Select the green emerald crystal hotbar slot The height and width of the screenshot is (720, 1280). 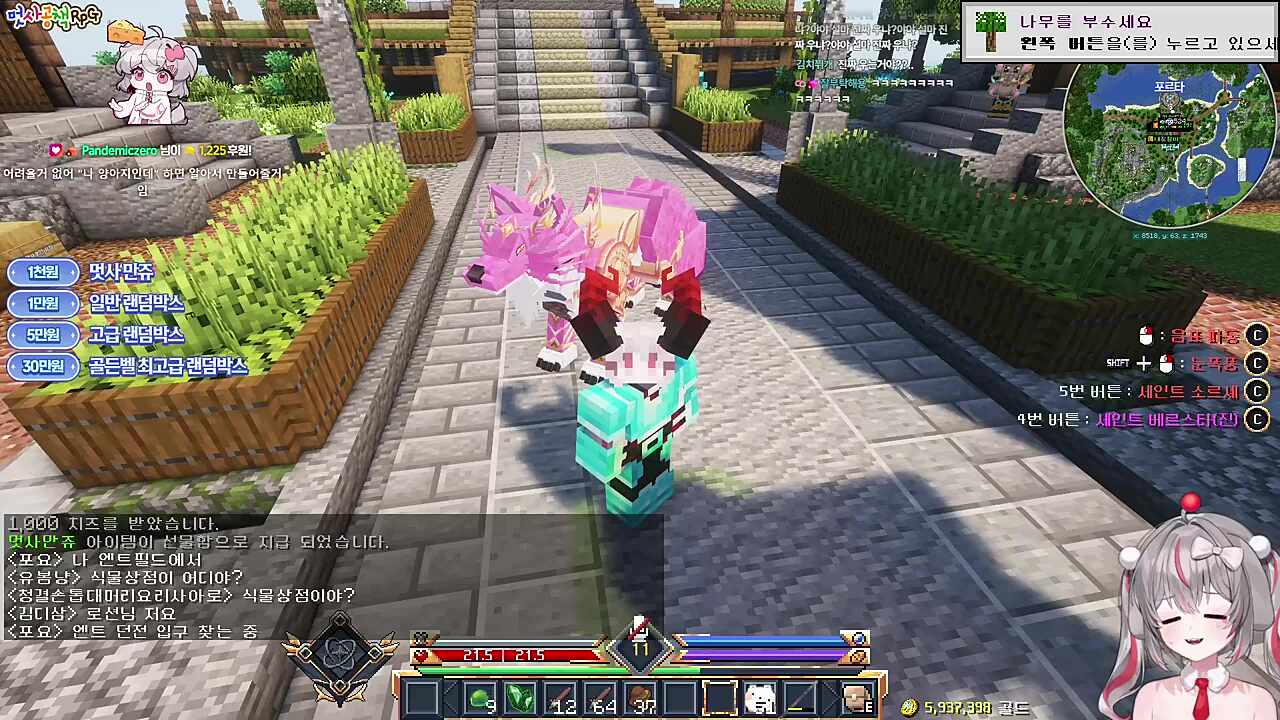[520, 698]
